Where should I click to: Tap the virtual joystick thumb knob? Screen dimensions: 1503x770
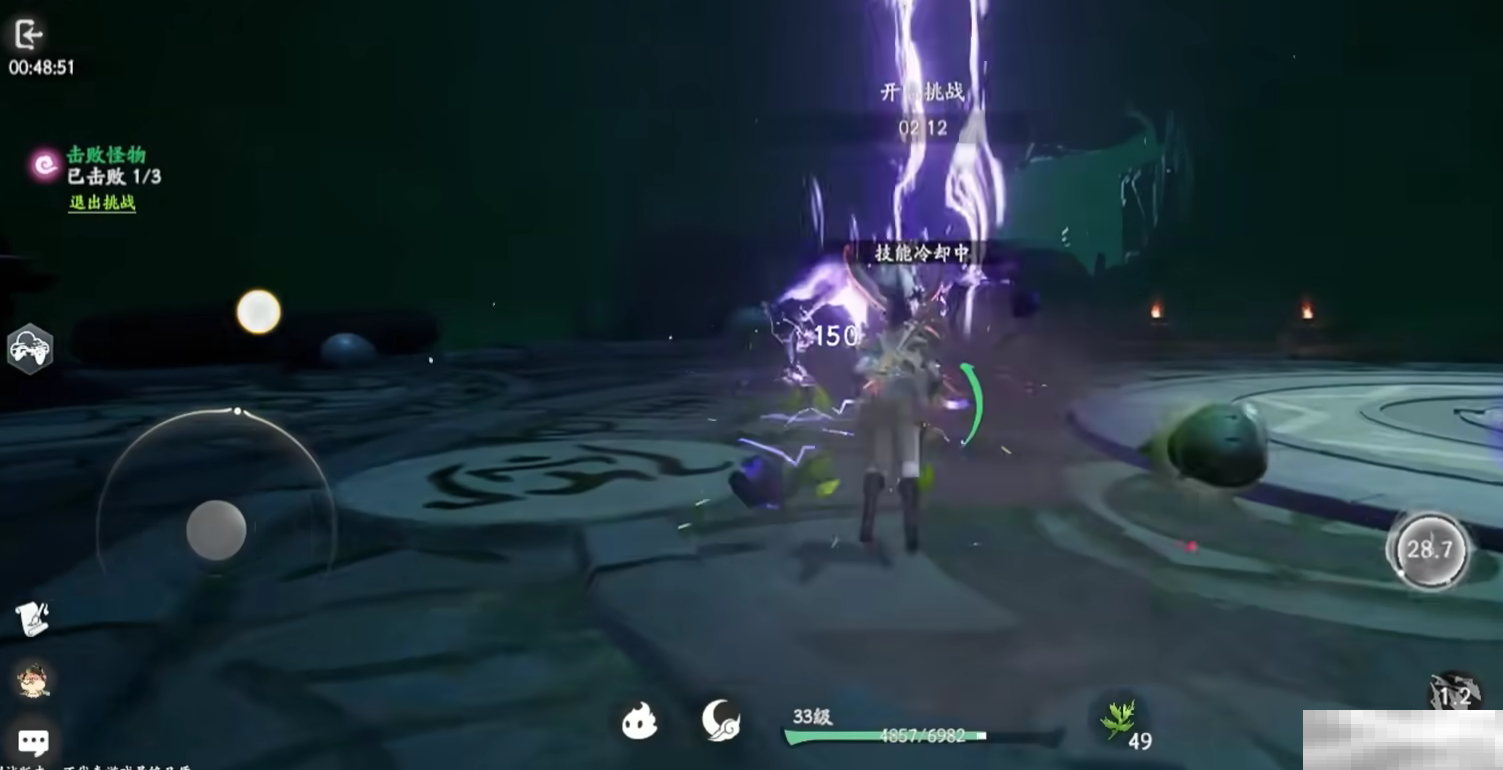216,530
